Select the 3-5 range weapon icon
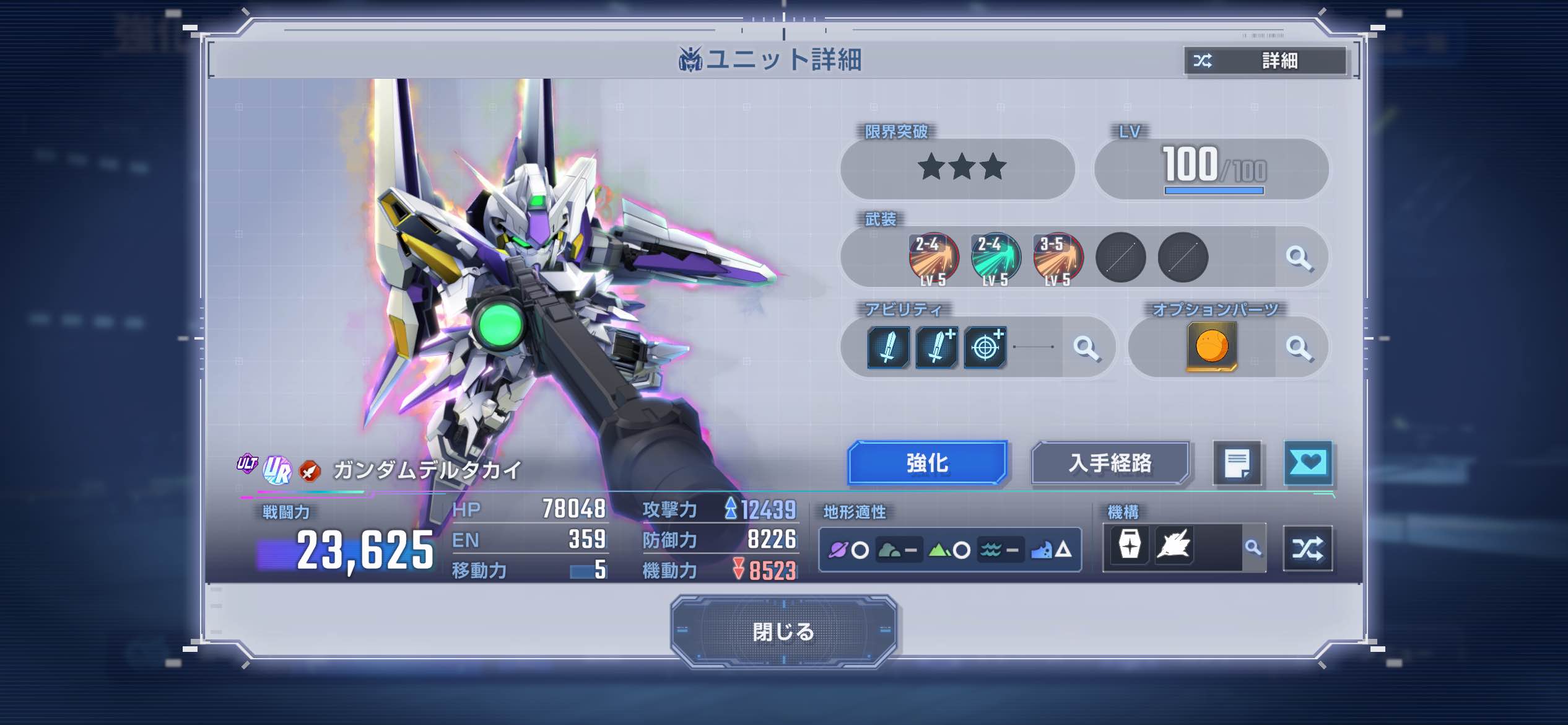Screen dimensions: 1568x725 pyautogui.click(x=1058, y=258)
